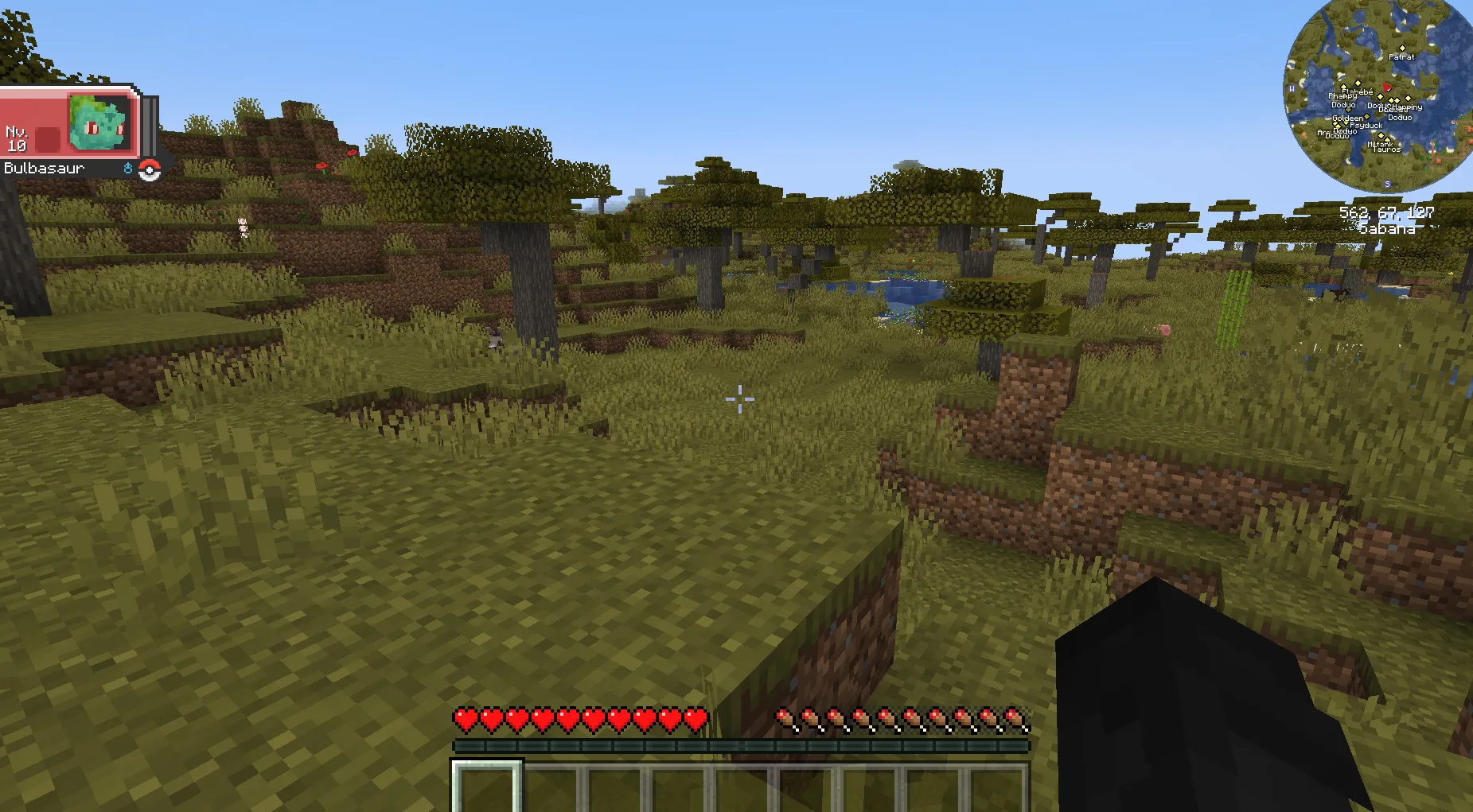Click the Bulbasaur name label
Image resolution: width=1473 pixels, height=812 pixels.
pyautogui.click(x=43, y=168)
